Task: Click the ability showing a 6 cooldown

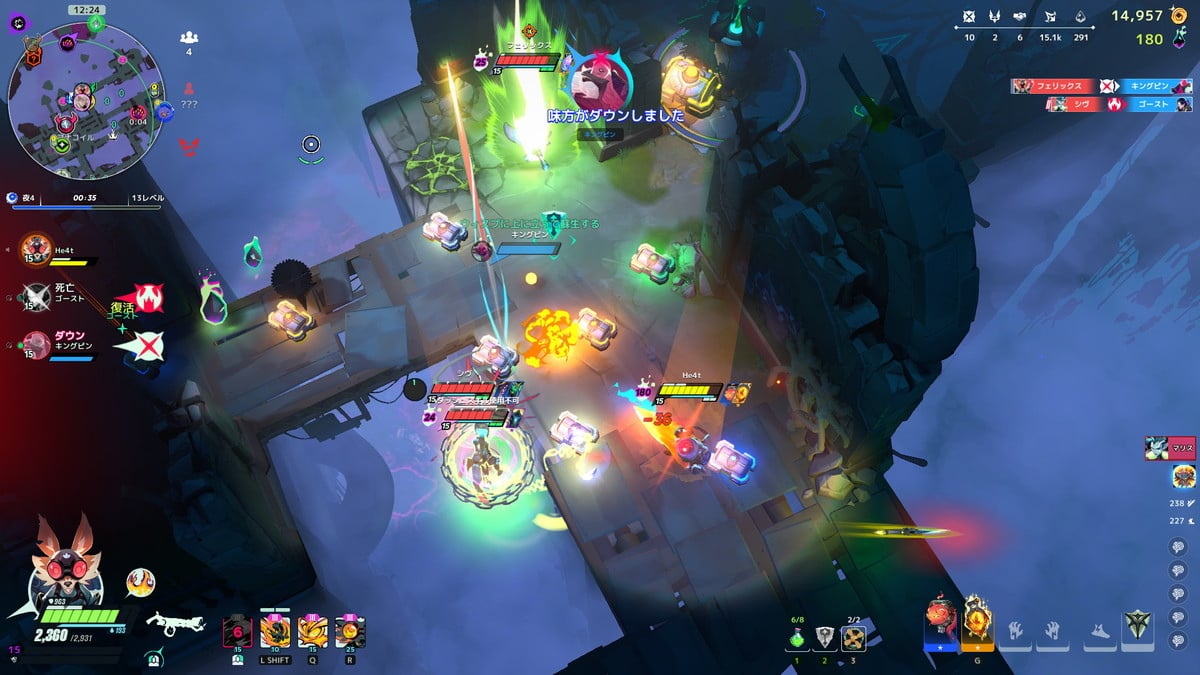Action: click(237, 632)
